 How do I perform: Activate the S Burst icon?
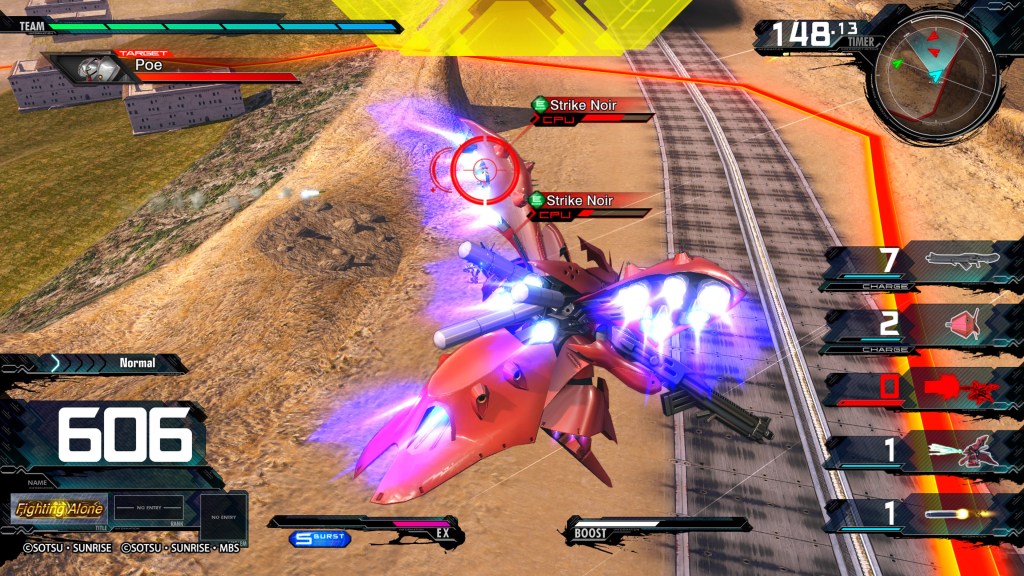tap(320, 539)
